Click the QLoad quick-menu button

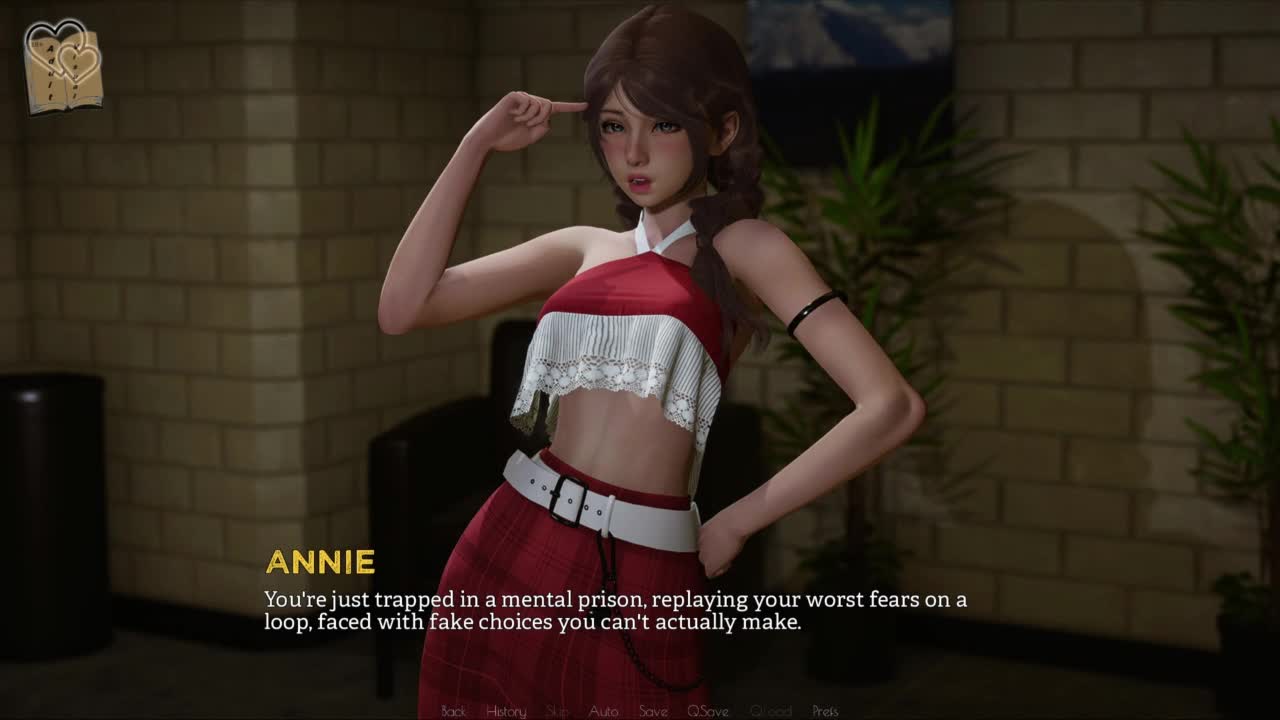tap(770, 711)
